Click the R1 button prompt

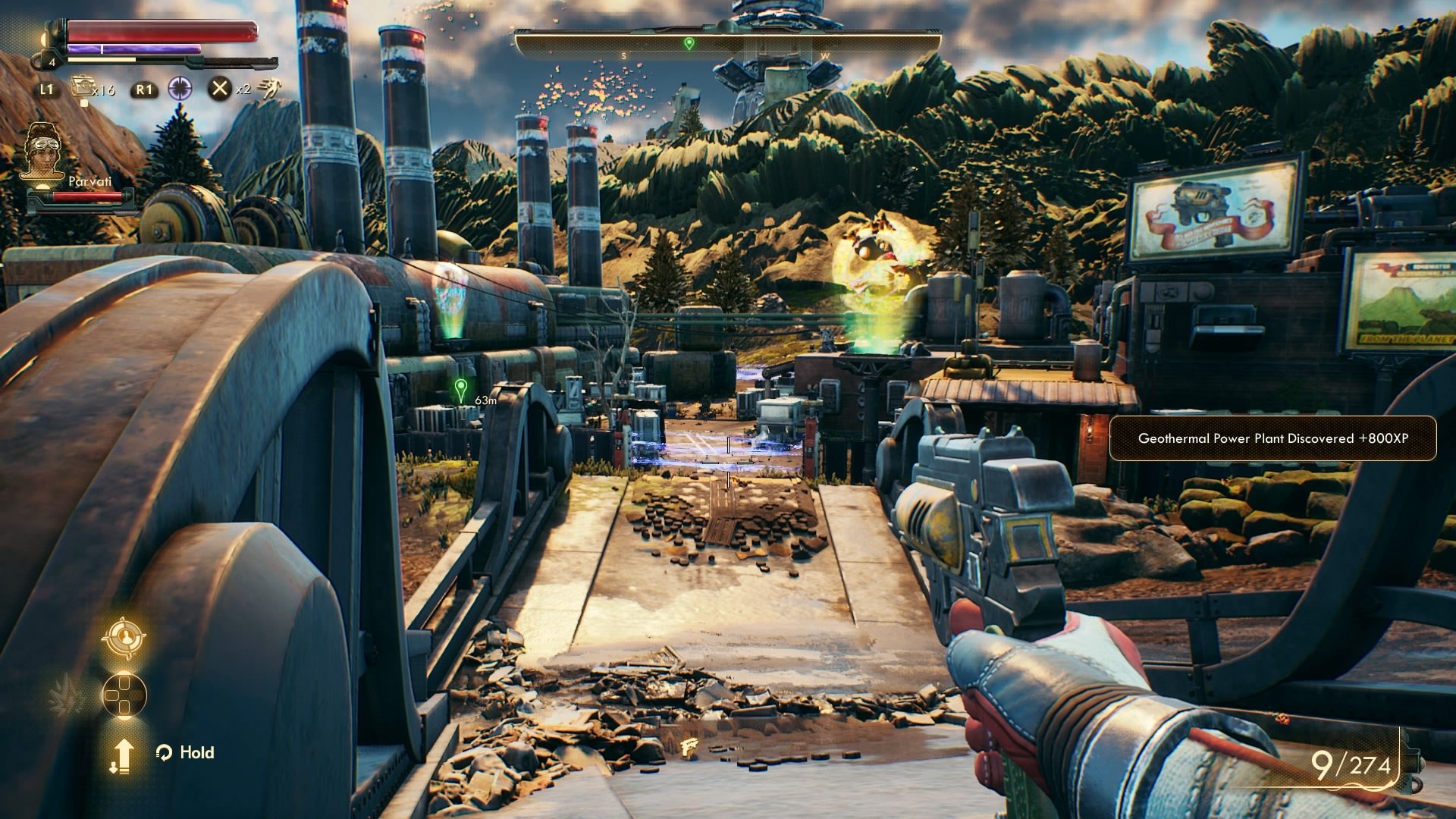(146, 90)
